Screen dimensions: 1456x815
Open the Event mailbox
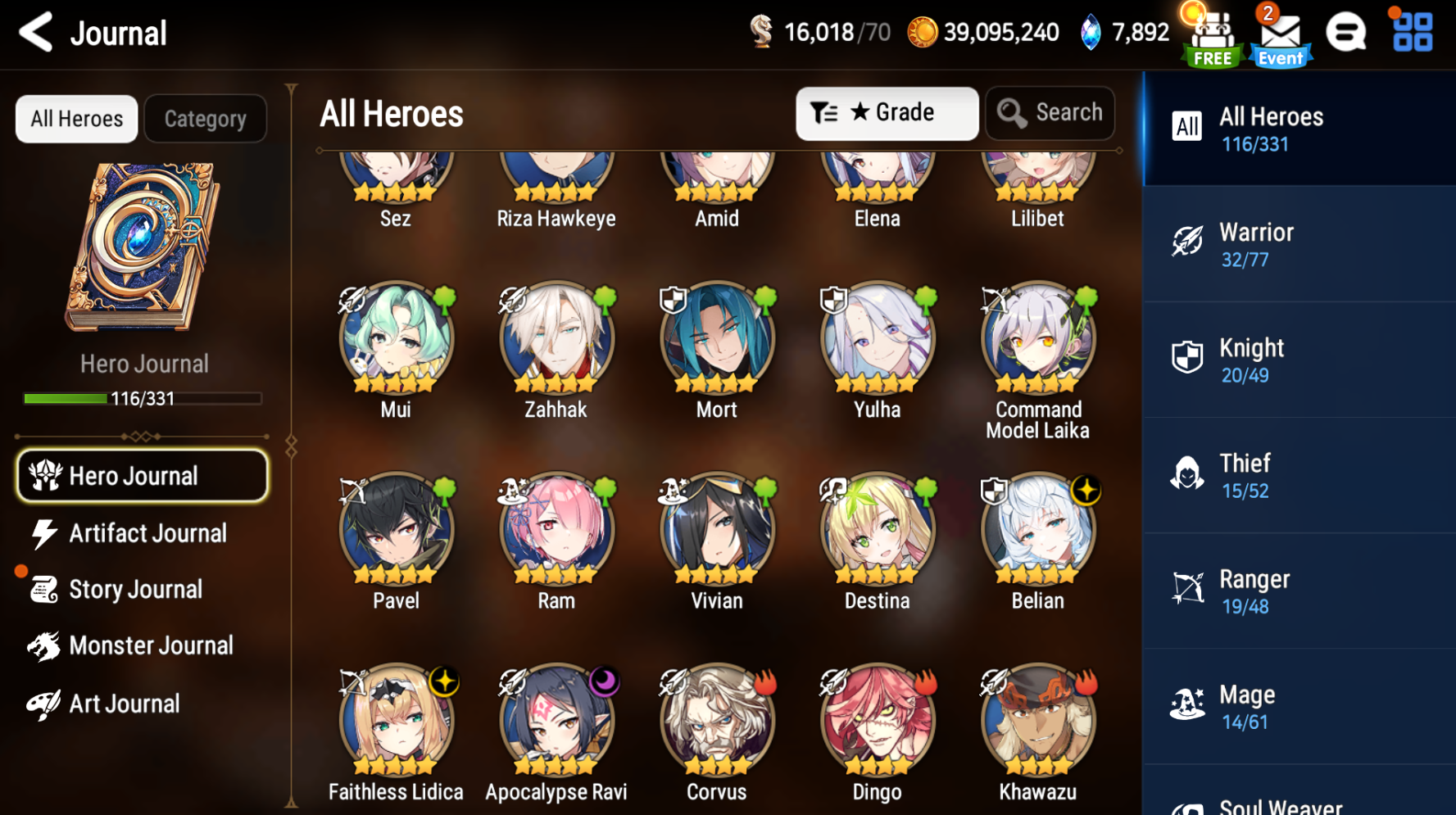point(1279,34)
